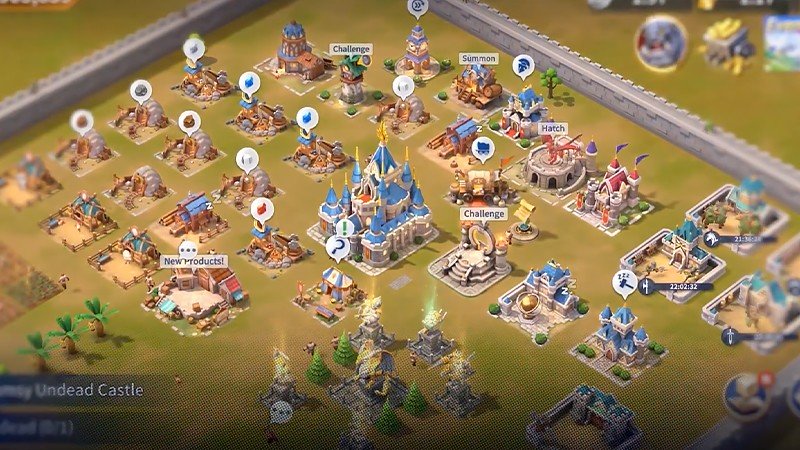Image resolution: width=800 pixels, height=450 pixels.
Task: Tap the sleeping hammer bubble
Action: coord(623,285)
